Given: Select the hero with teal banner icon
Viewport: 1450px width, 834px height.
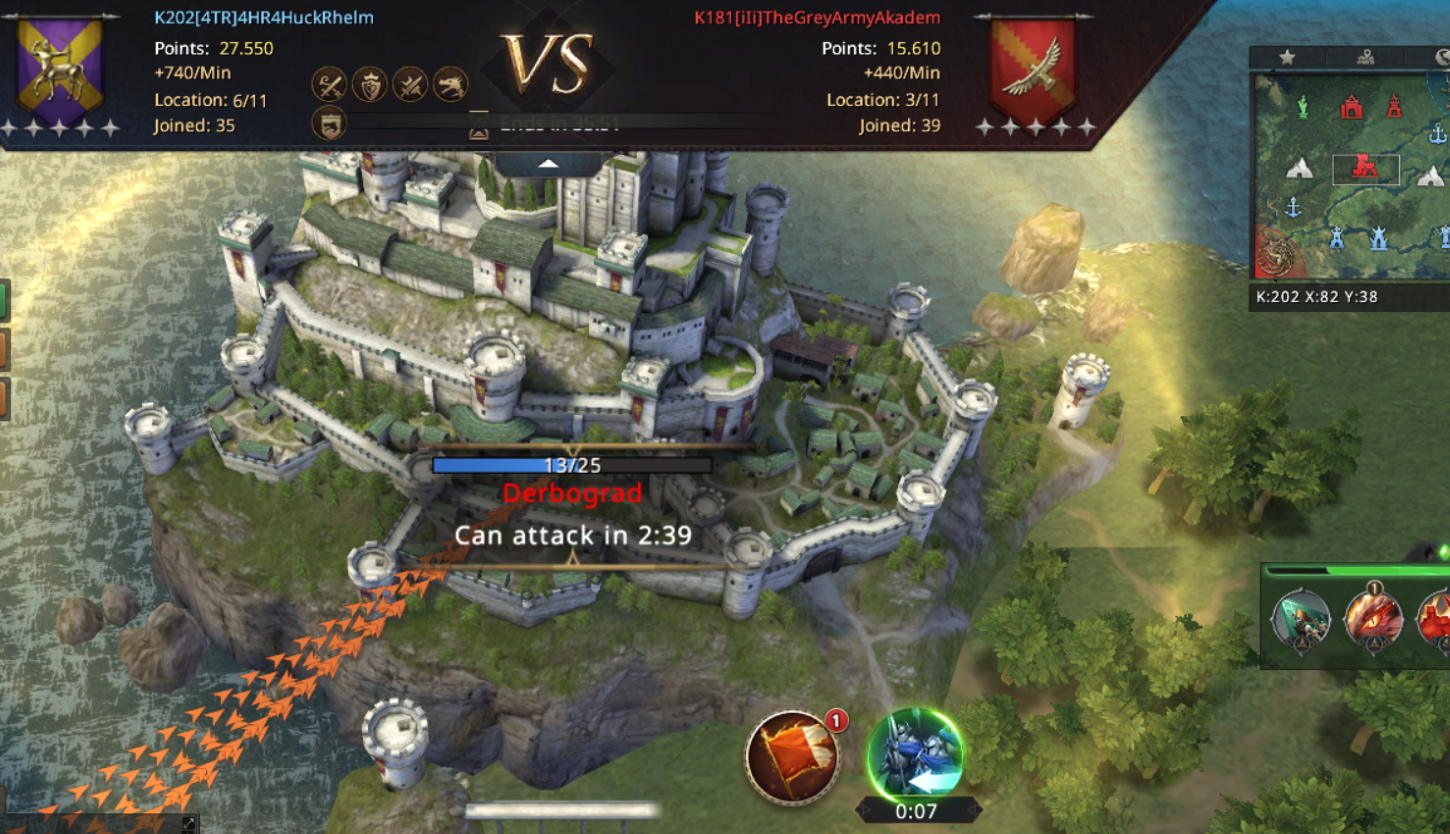Looking at the screenshot, I should click(x=1301, y=619).
